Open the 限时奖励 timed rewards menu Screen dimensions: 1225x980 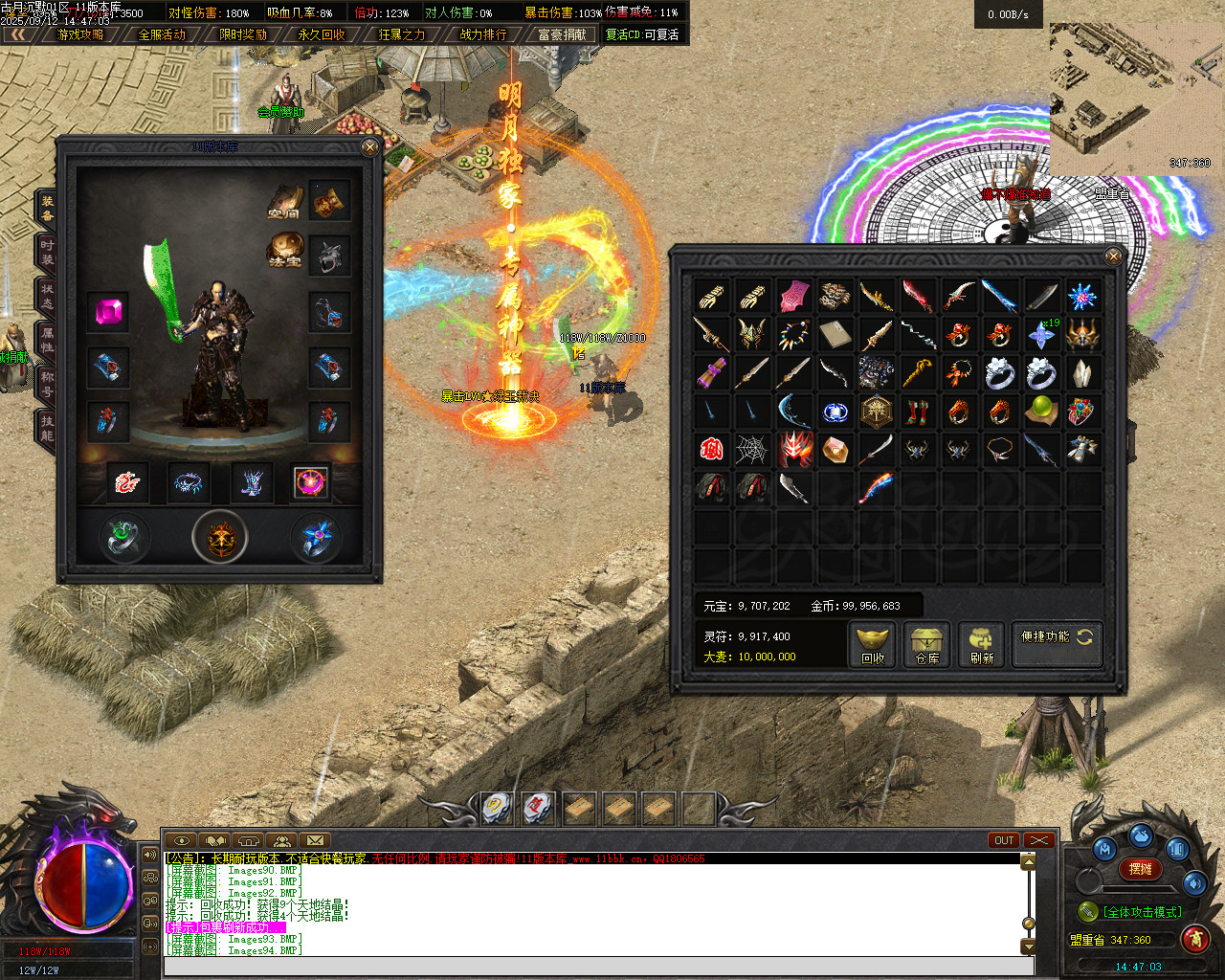(243, 34)
